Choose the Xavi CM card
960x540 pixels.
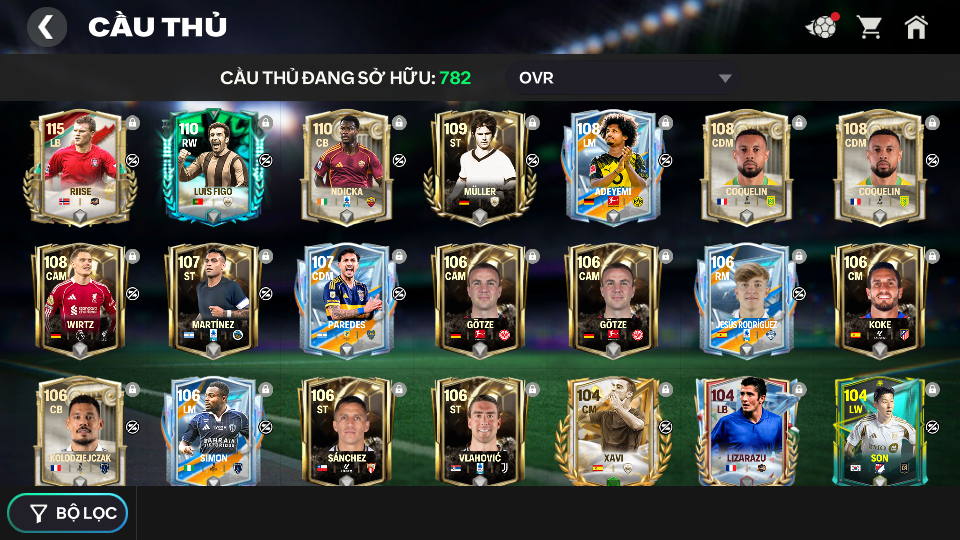pyautogui.click(x=613, y=430)
